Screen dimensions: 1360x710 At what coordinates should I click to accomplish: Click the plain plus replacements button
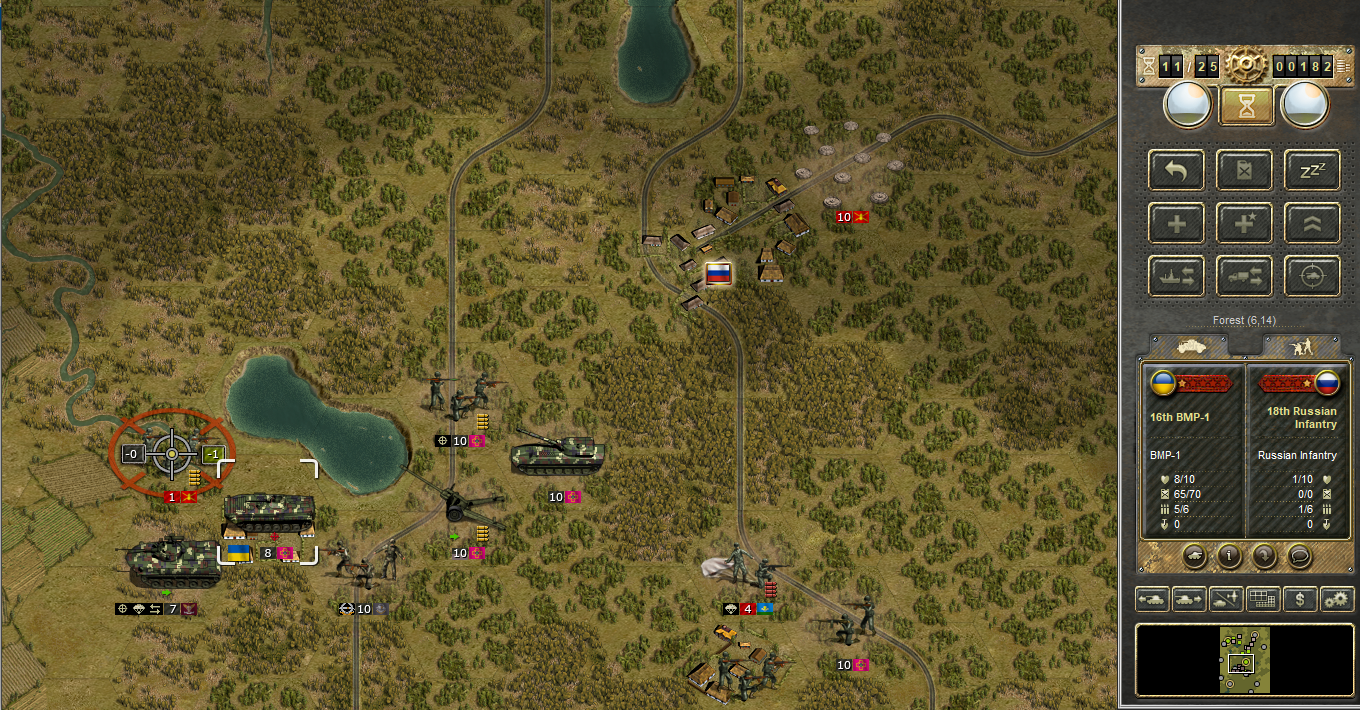[1176, 223]
